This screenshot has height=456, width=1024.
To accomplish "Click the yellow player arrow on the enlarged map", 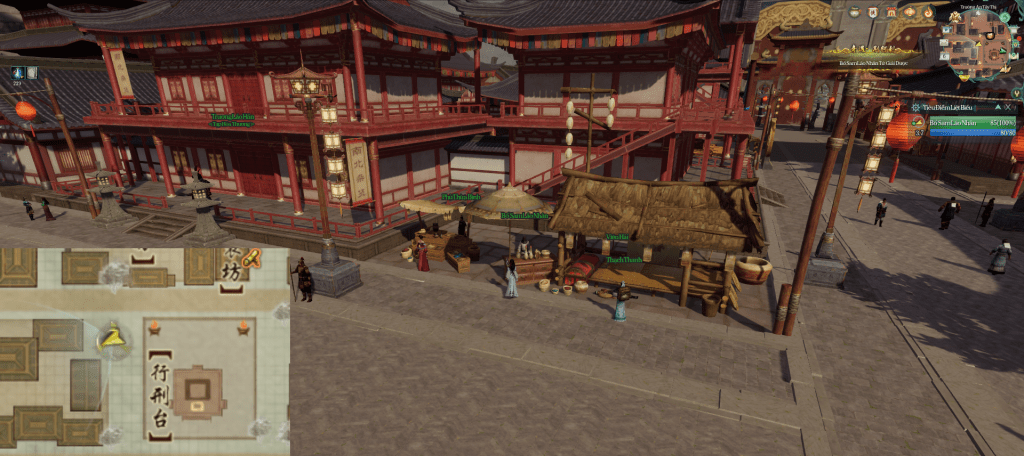I will tap(113, 338).
